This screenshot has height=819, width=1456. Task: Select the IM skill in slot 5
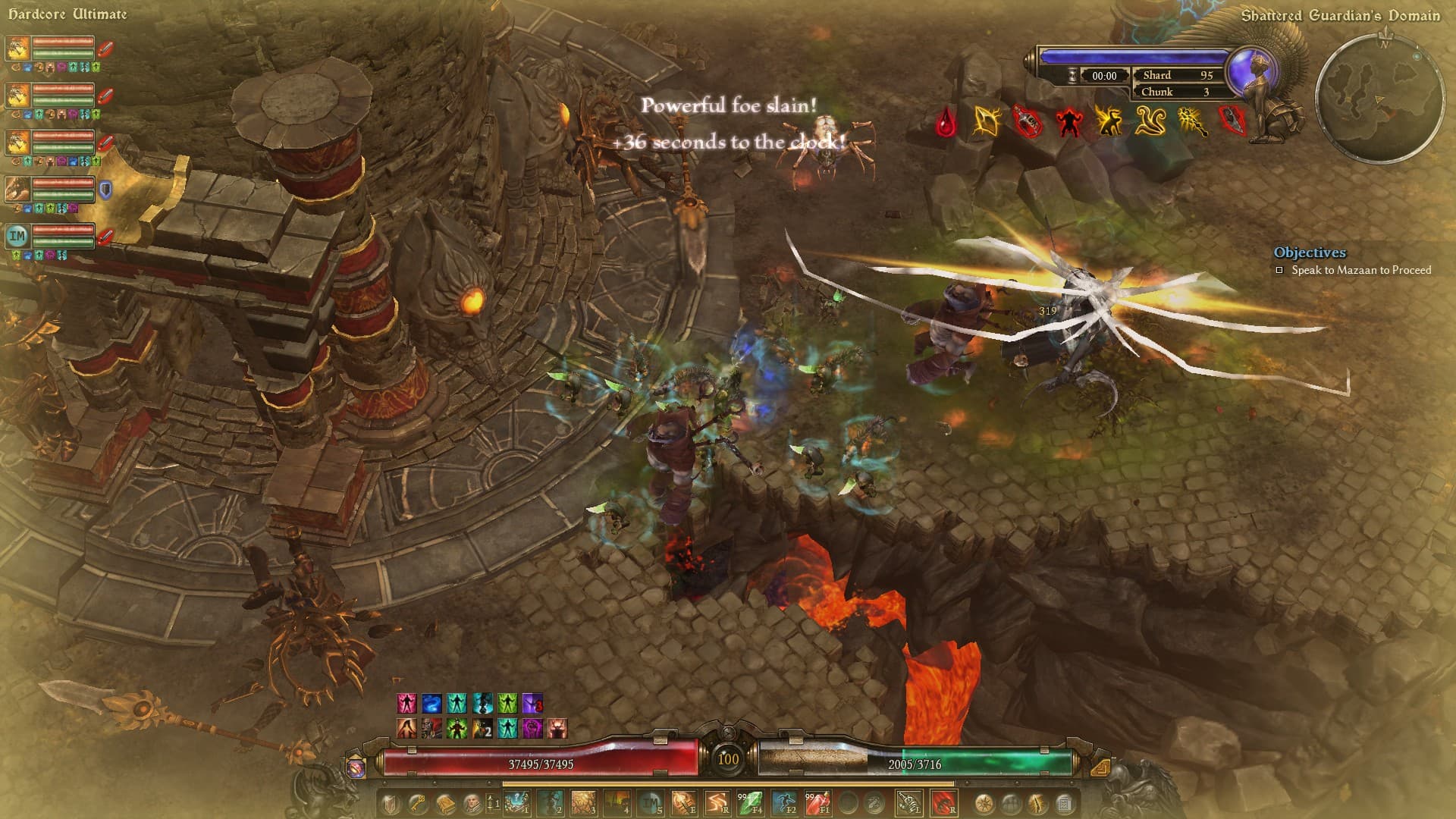coord(650,802)
